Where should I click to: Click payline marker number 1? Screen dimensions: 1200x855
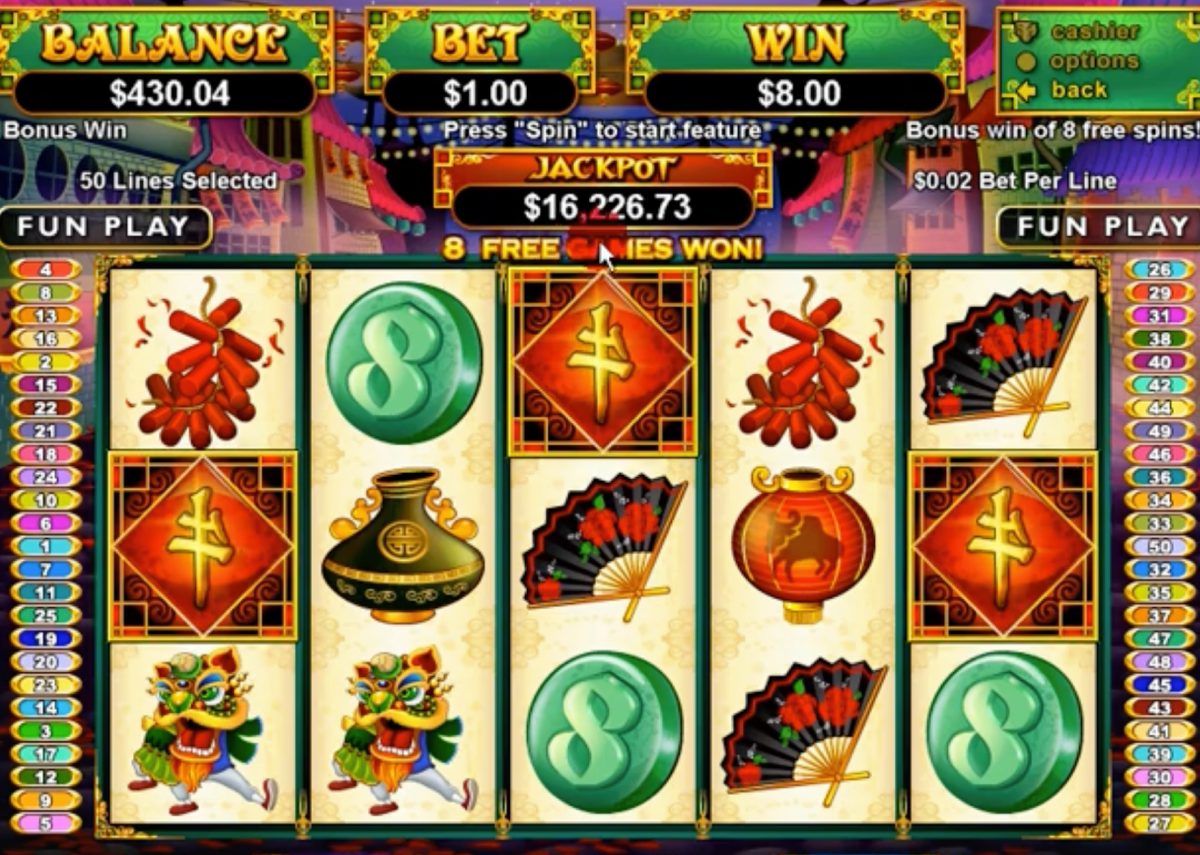46,546
